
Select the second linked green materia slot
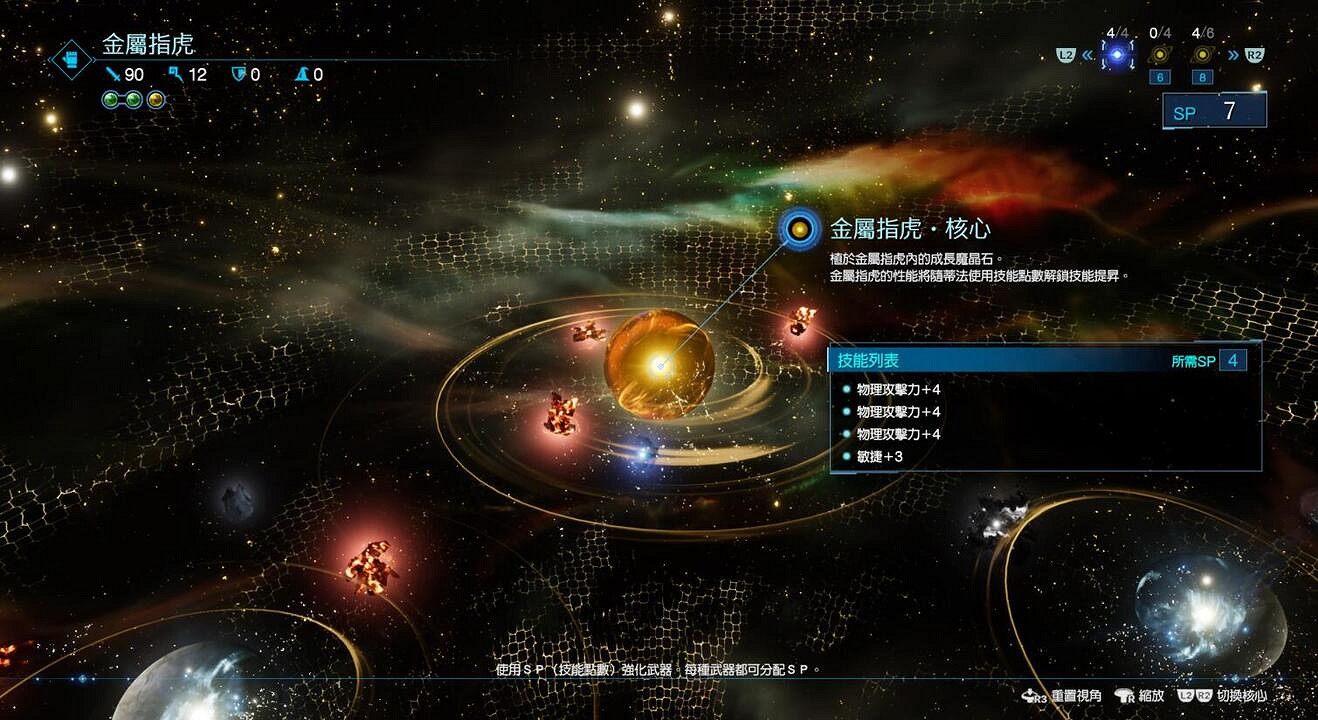tap(133, 100)
